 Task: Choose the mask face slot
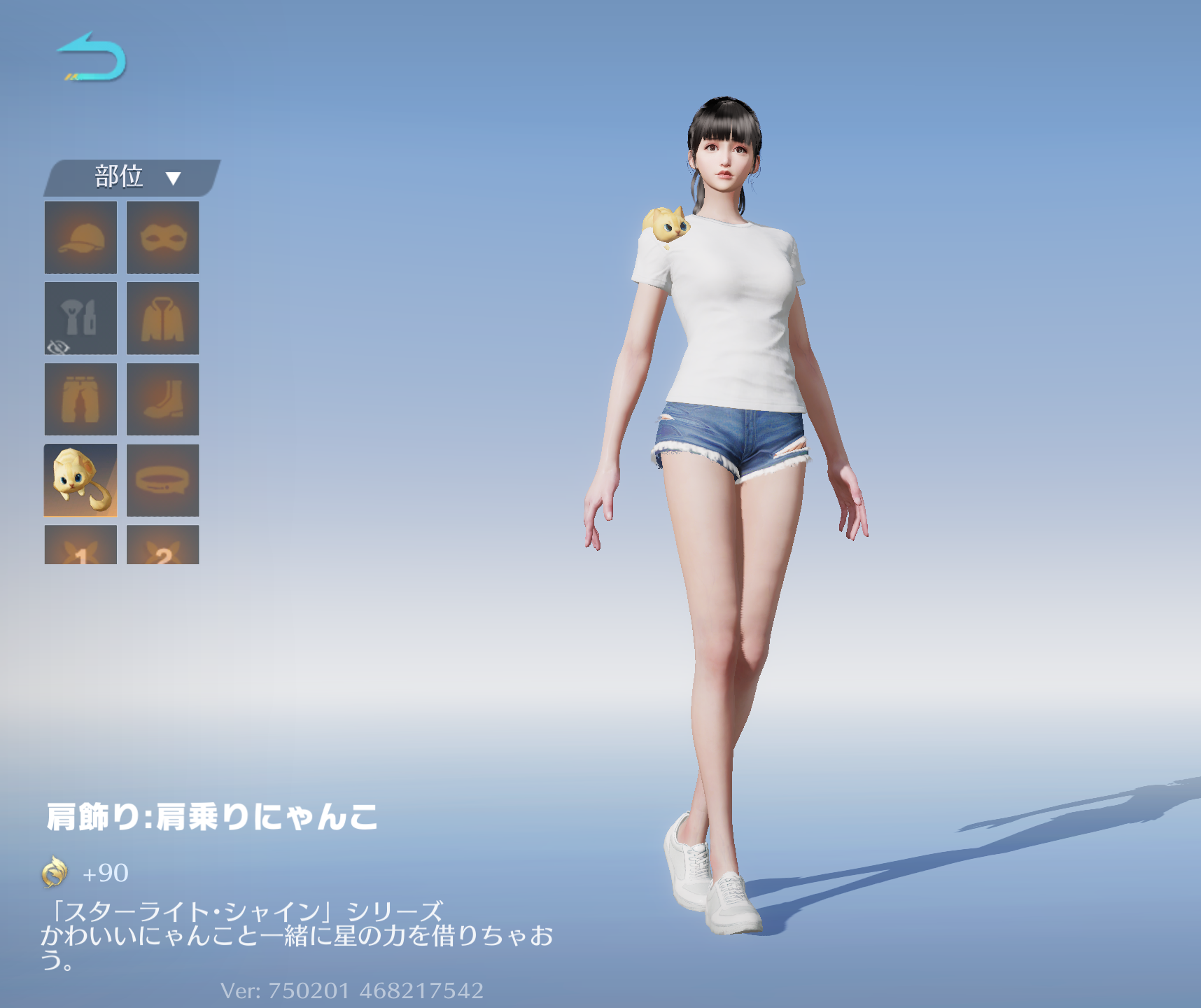(x=162, y=237)
